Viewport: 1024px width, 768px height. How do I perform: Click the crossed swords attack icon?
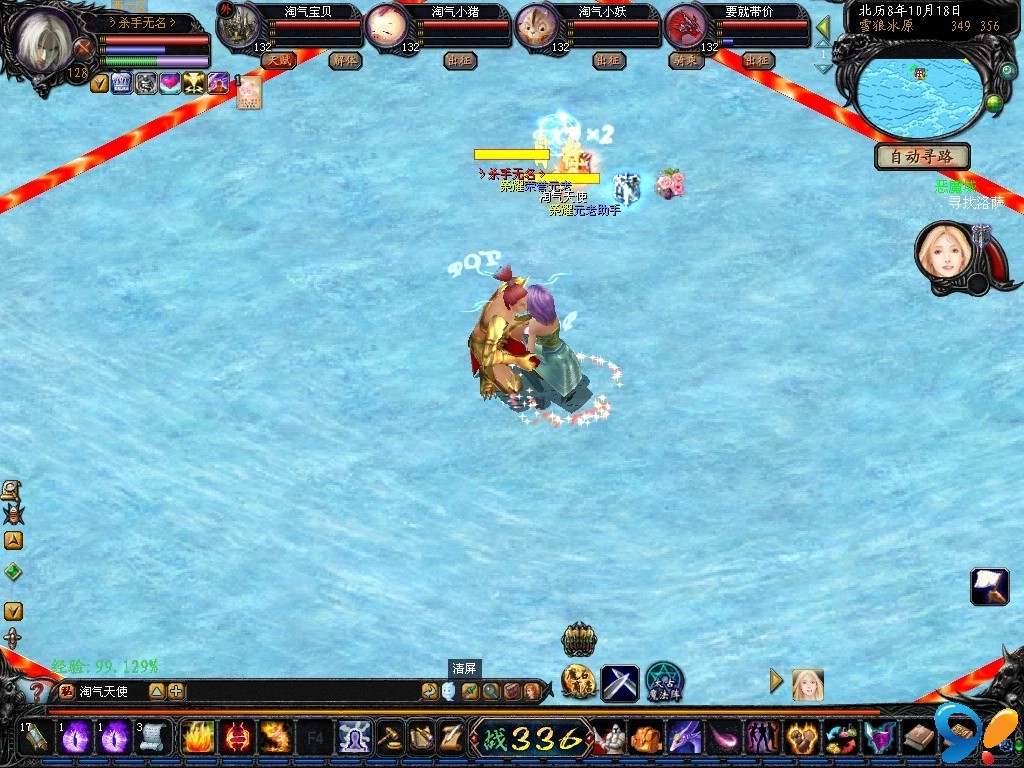point(620,683)
